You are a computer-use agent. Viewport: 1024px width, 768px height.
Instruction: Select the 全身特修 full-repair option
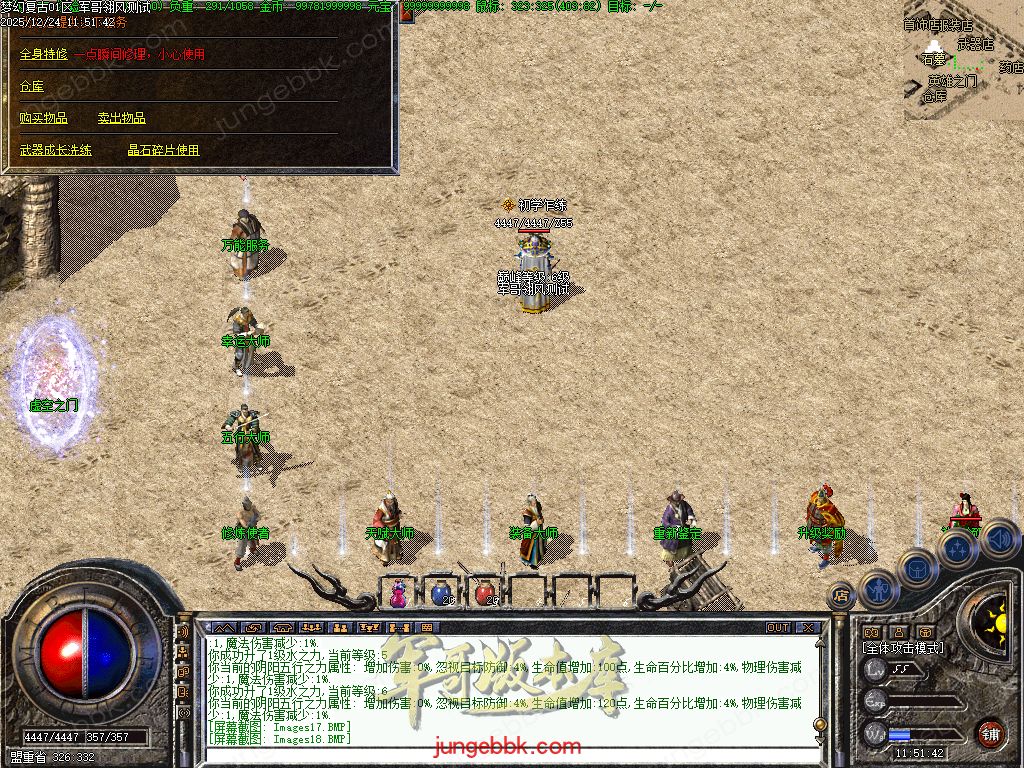point(44,55)
